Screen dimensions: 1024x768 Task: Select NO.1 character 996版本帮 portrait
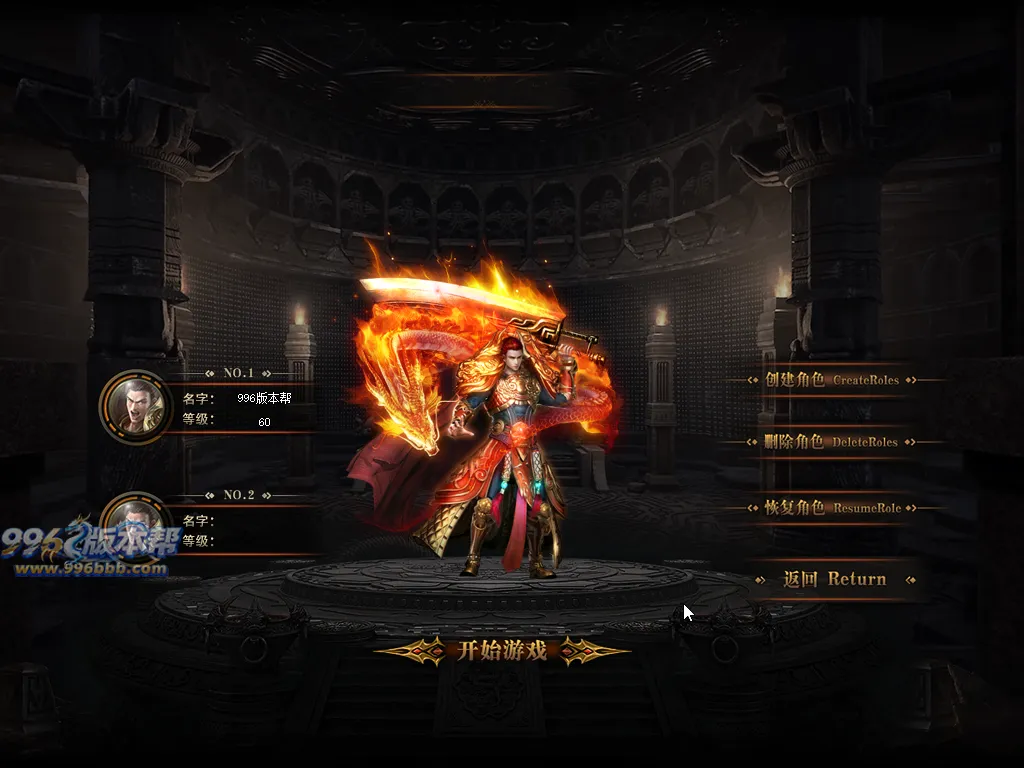132,404
